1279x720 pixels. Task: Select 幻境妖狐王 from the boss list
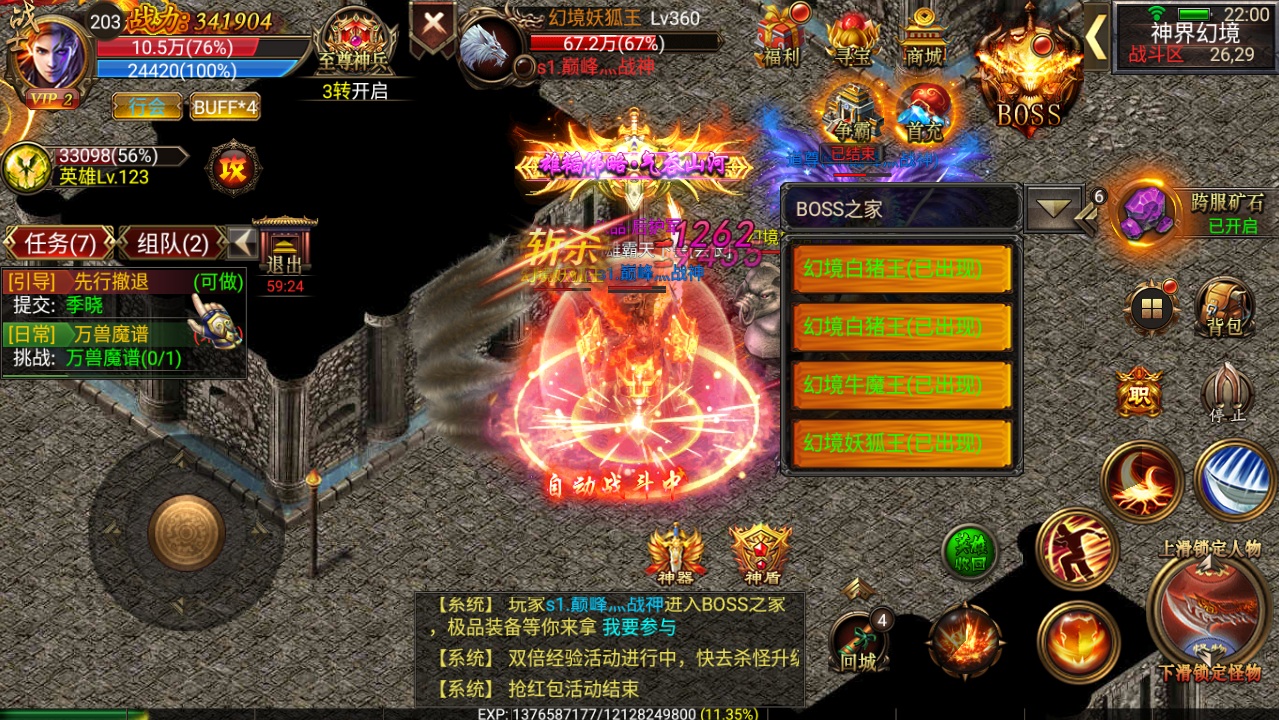coord(902,442)
